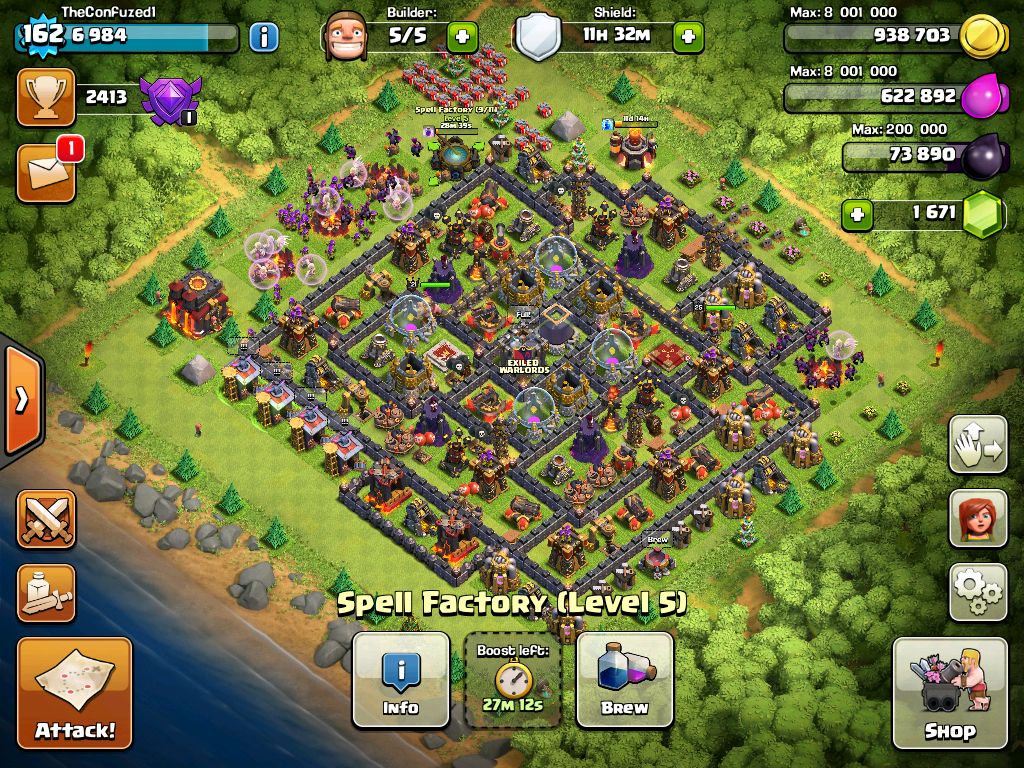Open the trophy league rankings

tap(46, 97)
